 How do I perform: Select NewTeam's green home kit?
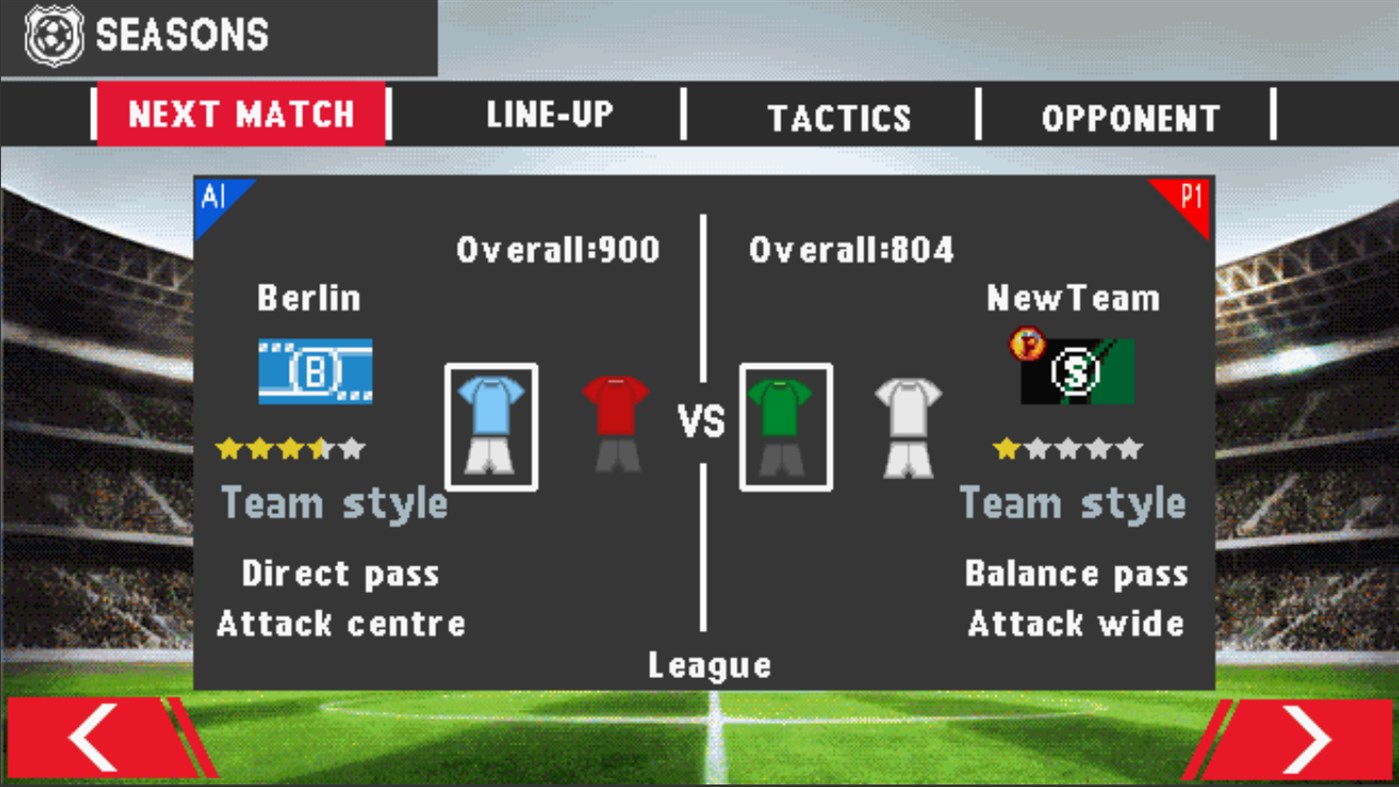[785, 424]
